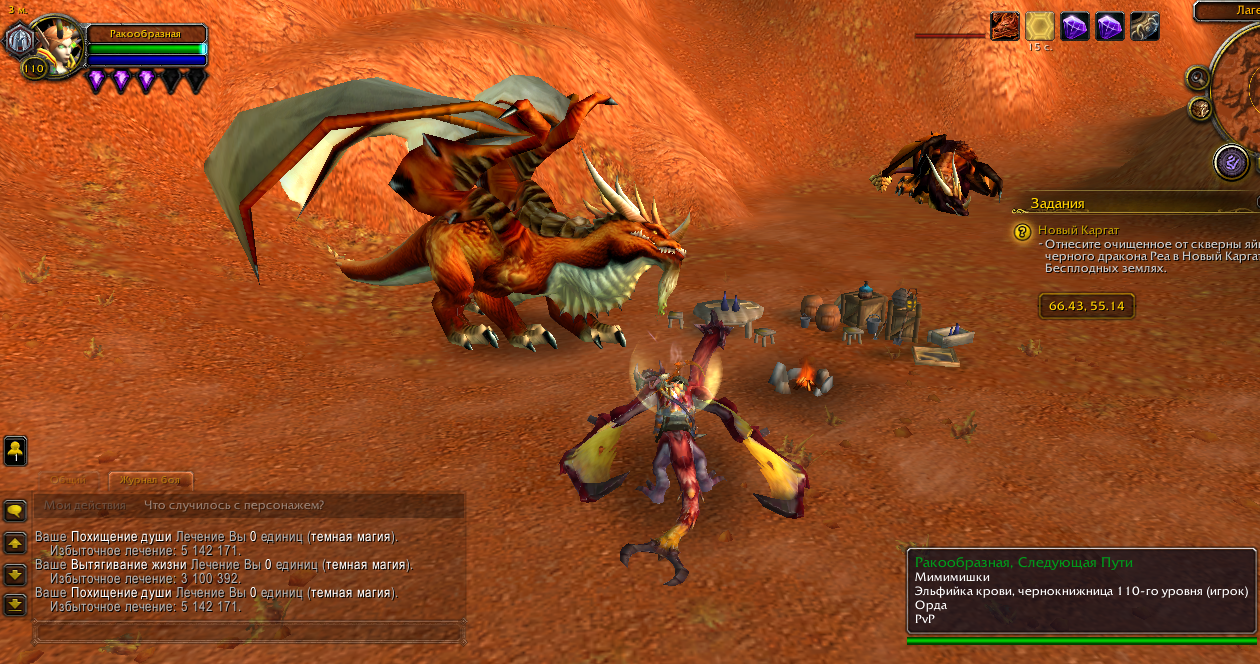Select the Новый Каргат quest in tracker

pyautogui.click(x=1078, y=230)
